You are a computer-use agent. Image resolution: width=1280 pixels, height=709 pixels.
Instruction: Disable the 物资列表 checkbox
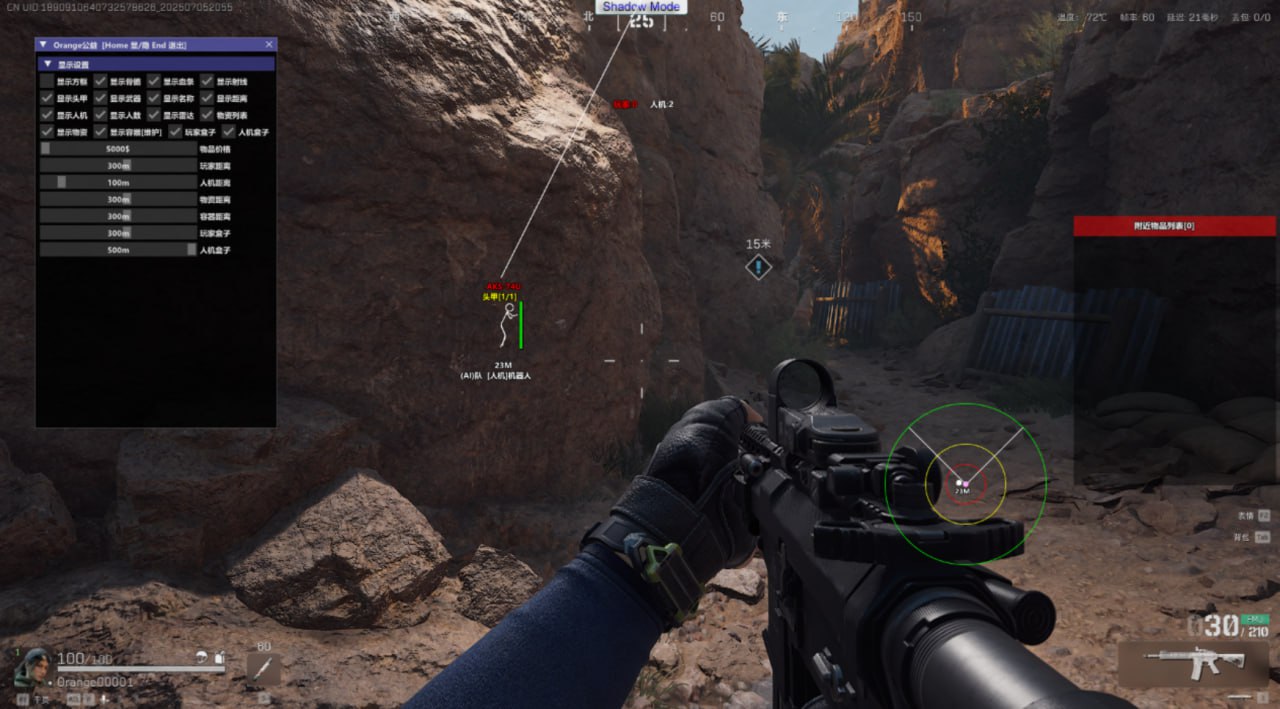(207, 115)
